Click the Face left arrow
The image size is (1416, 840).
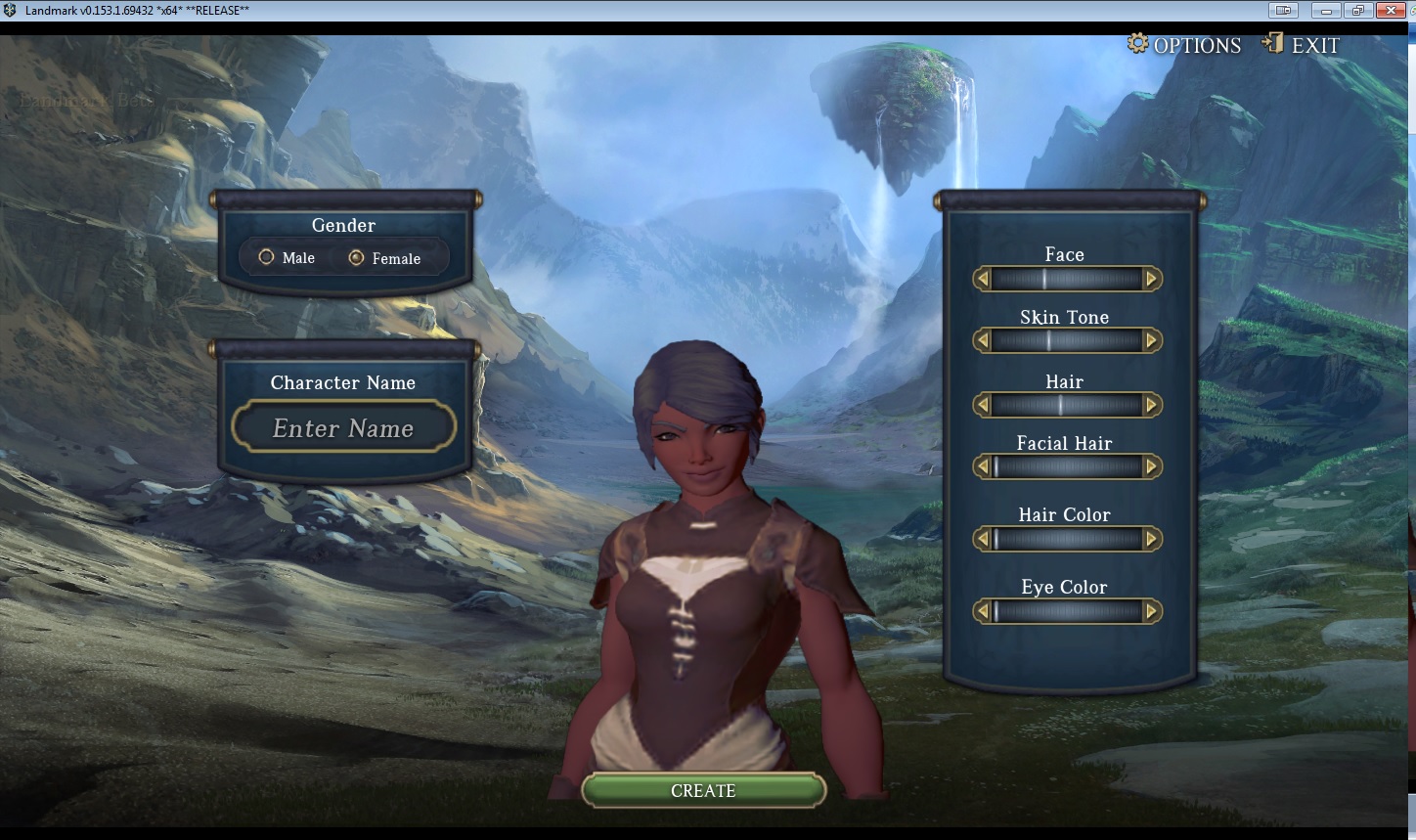(x=983, y=279)
